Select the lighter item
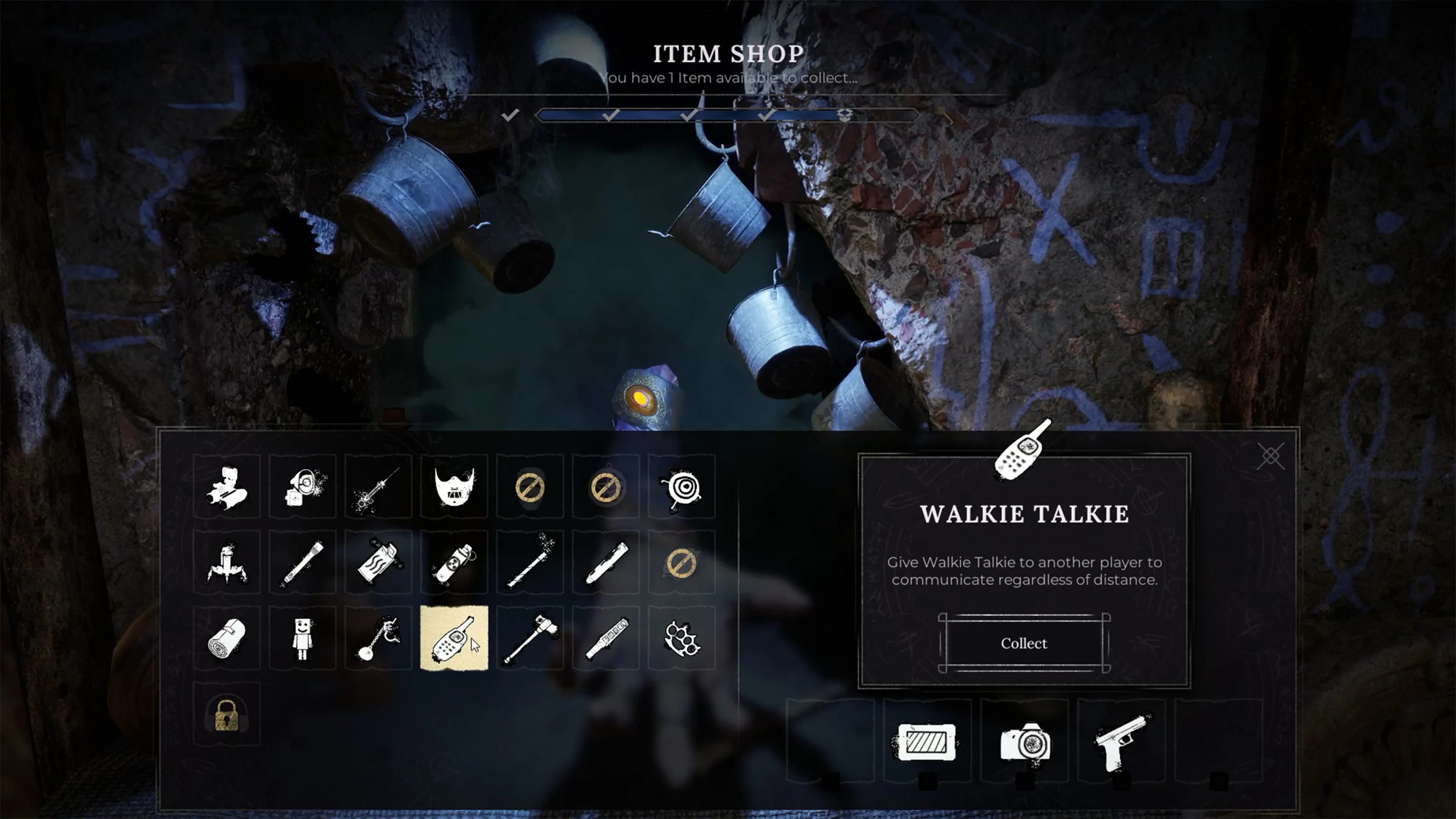The image size is (1456, 819). point(379,562)
